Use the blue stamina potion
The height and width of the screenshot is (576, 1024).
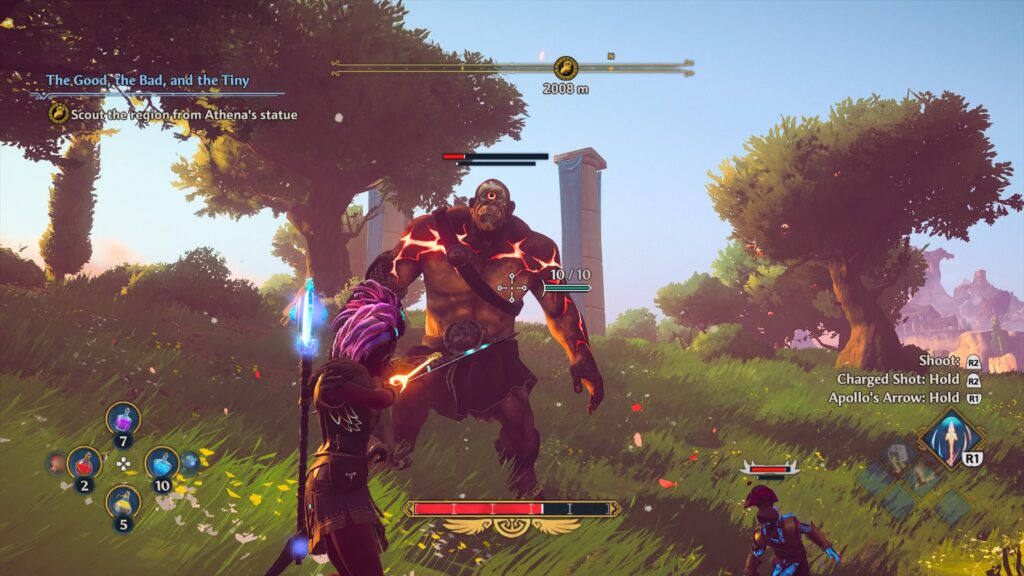click(162, 462)
